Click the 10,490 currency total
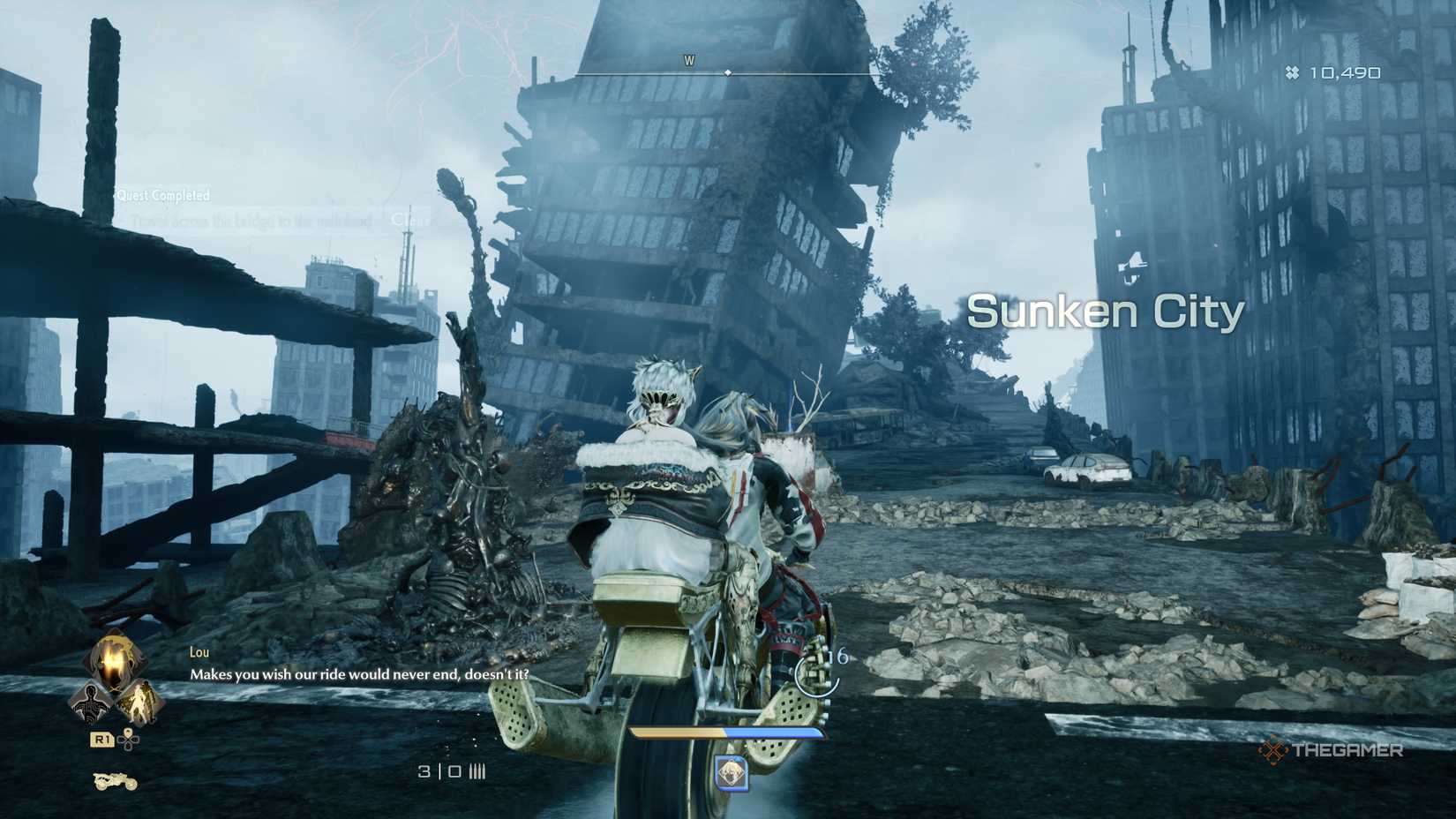This screenshot has width=1456, height=819. (1344, 74)
